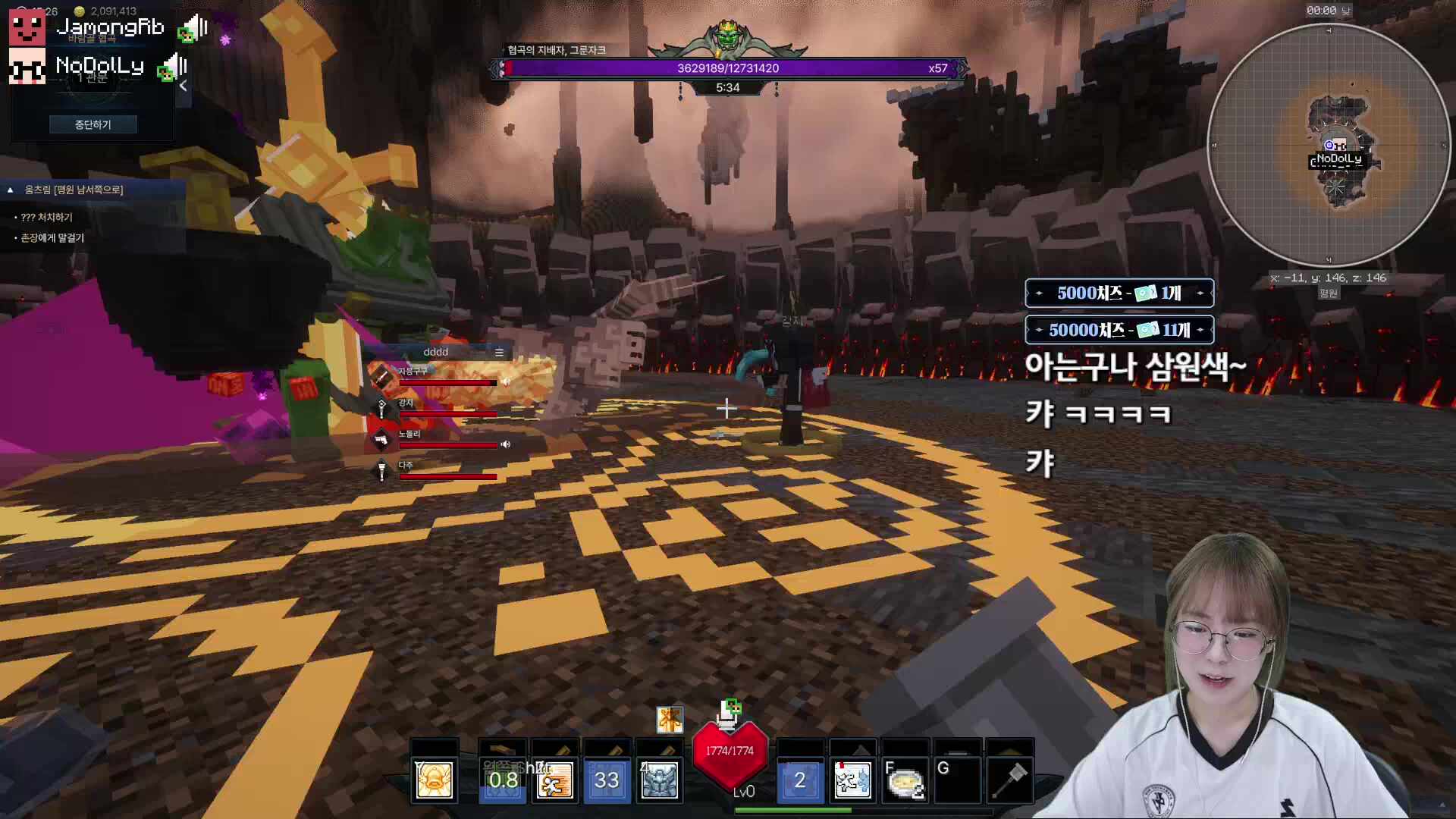Click the boss health bar at the top
Viewport: 1456px width, 819px height.
pos(728,68)
